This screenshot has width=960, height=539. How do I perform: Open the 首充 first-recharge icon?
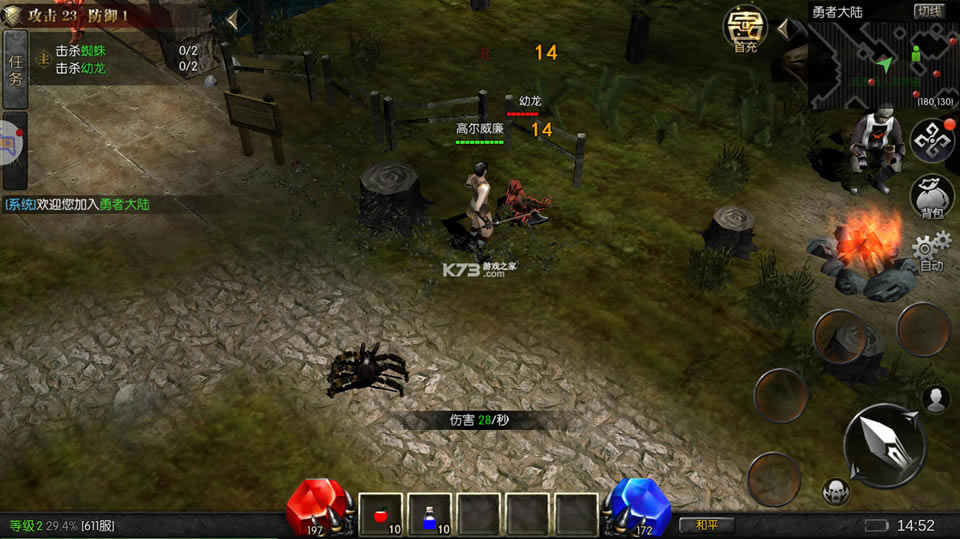coord(745,29)
